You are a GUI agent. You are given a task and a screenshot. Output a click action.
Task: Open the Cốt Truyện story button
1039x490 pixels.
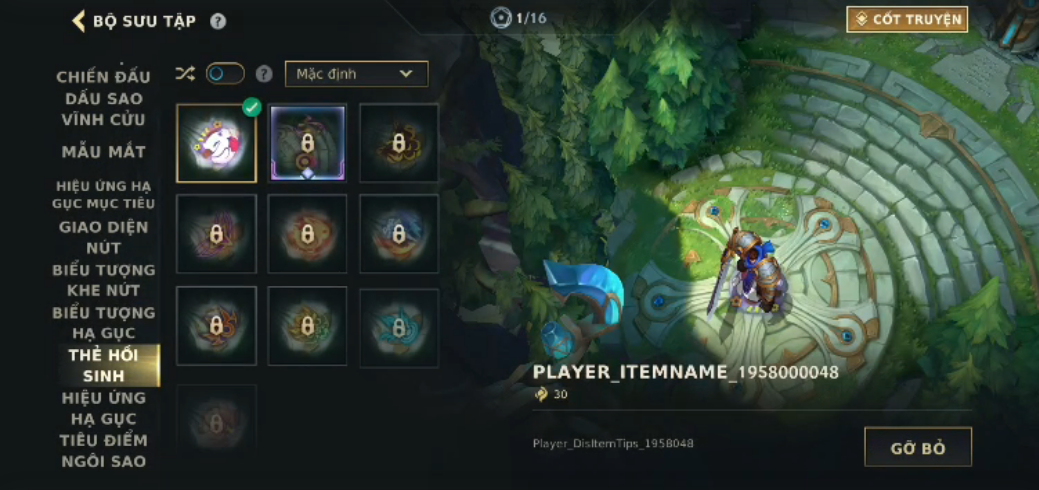coord(907,20)
